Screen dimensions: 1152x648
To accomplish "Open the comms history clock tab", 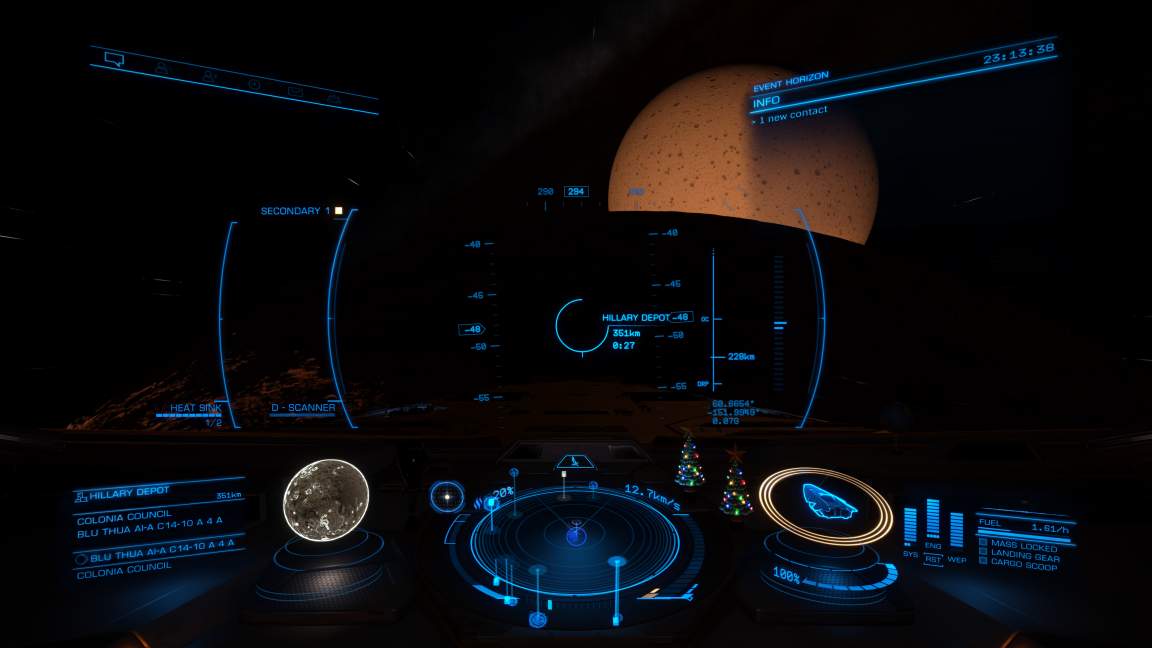I will 254,84.
